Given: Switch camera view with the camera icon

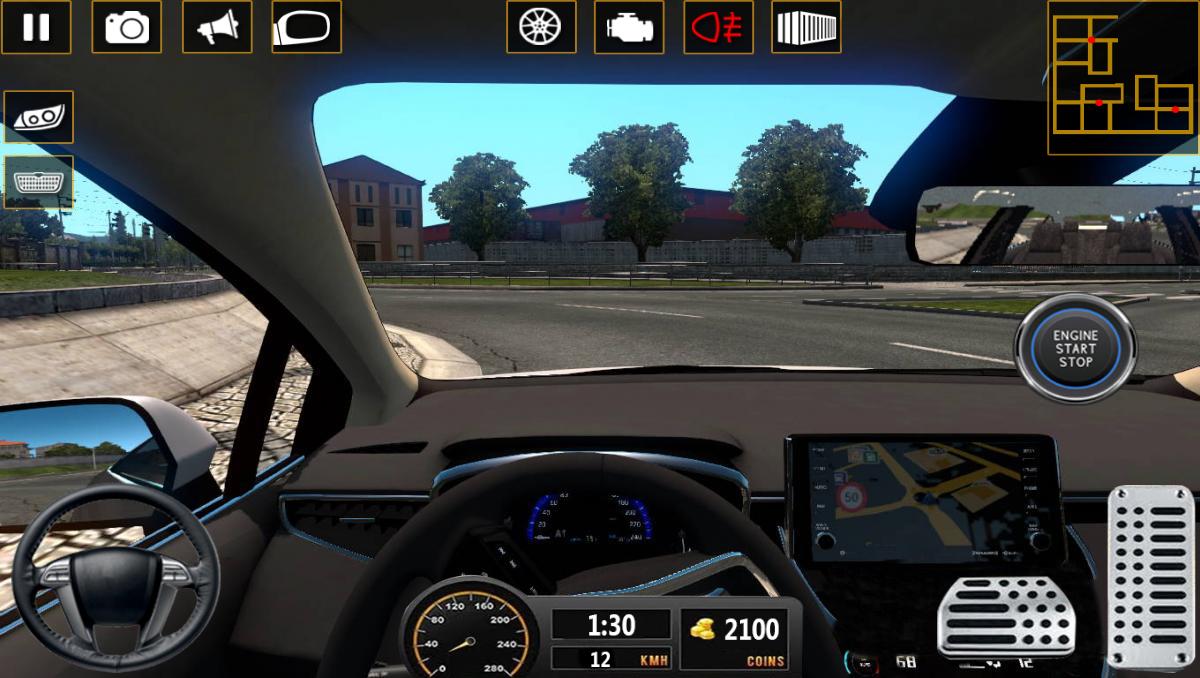Looking at the screenshot, I should tap(126, 27).
